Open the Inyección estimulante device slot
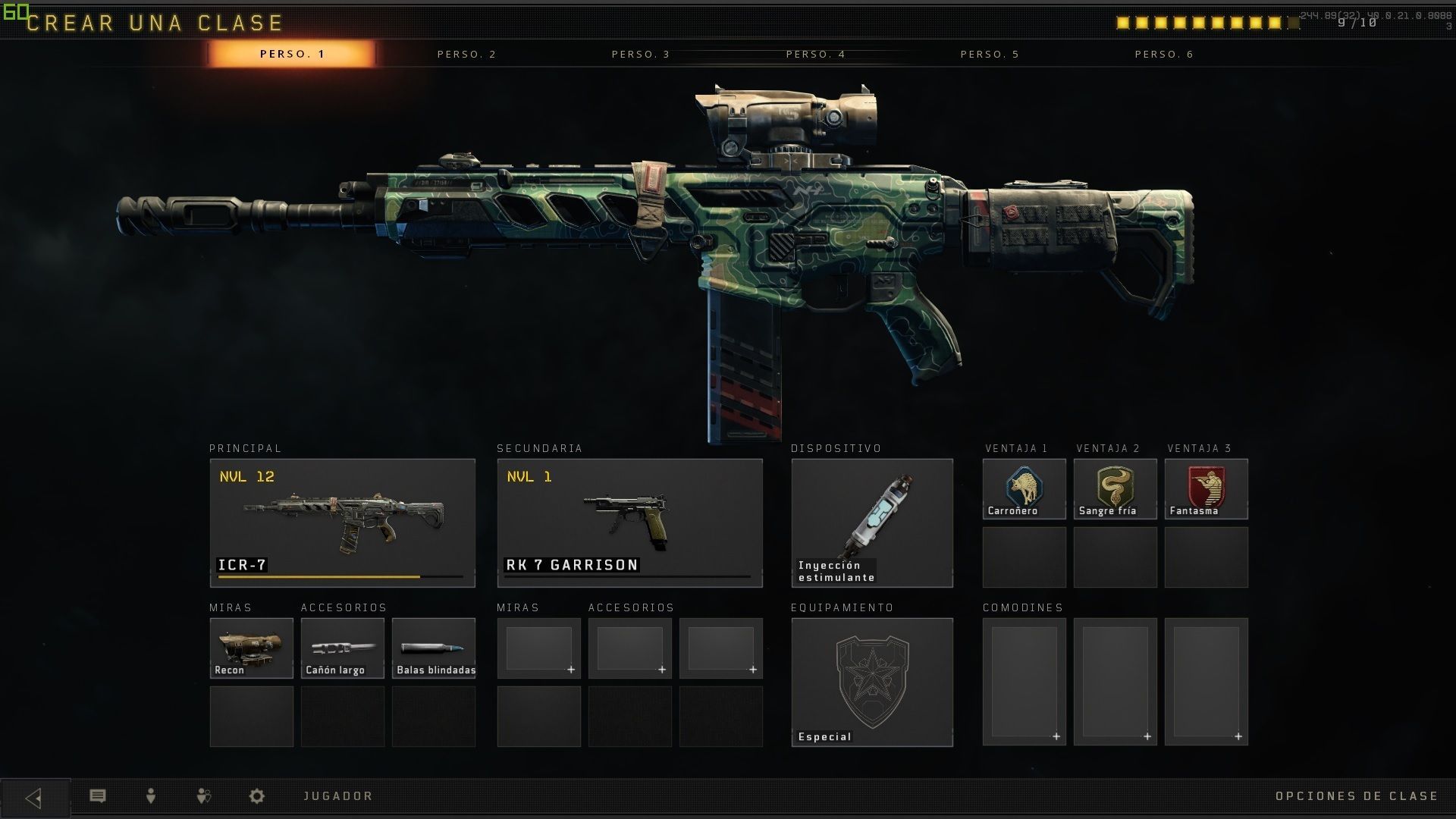Viewport: 1456px width, 819px height. point(872,522)
